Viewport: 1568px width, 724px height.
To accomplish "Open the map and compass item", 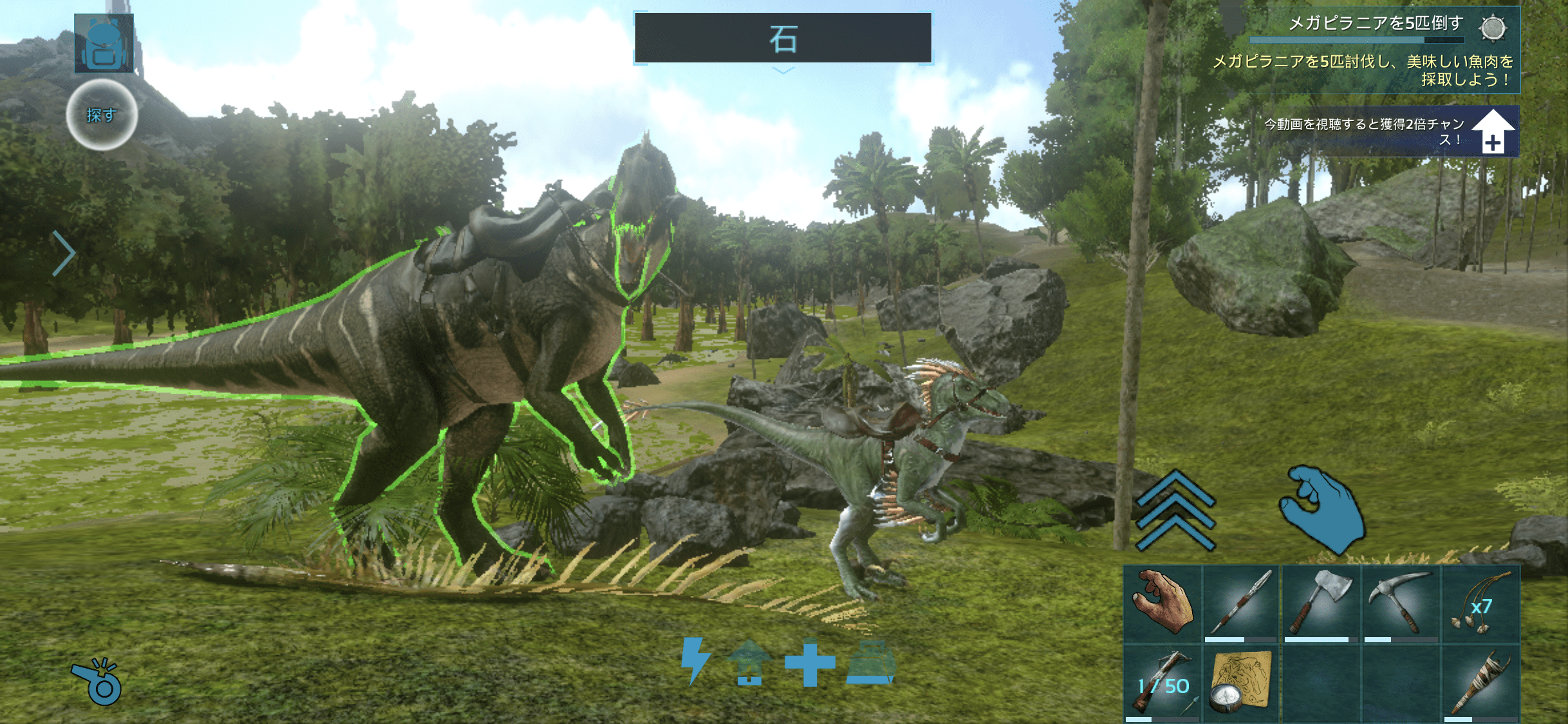I will click(x=1241, y=683).
